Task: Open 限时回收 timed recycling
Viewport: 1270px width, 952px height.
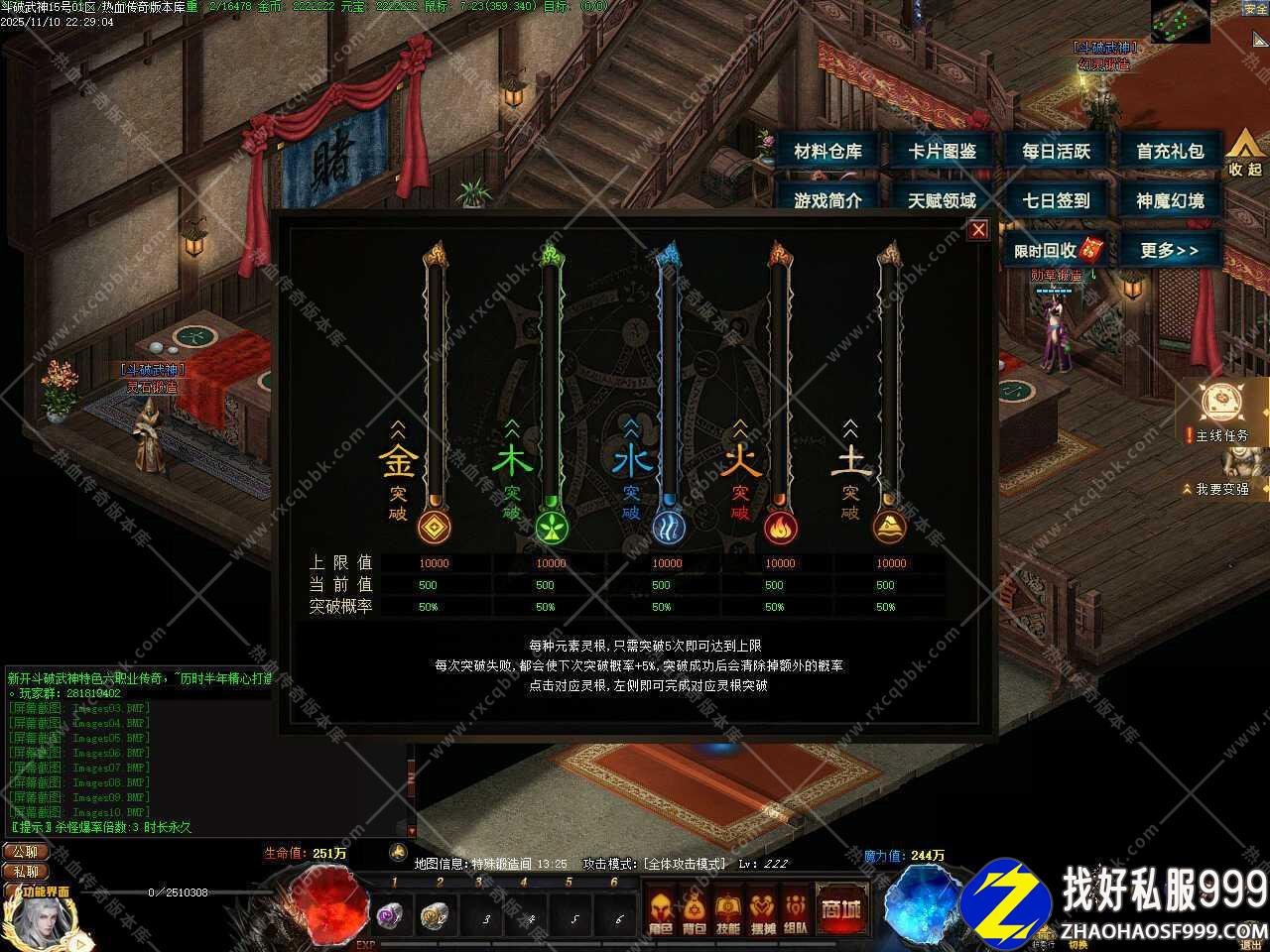Action: (x=1054, y=250)
